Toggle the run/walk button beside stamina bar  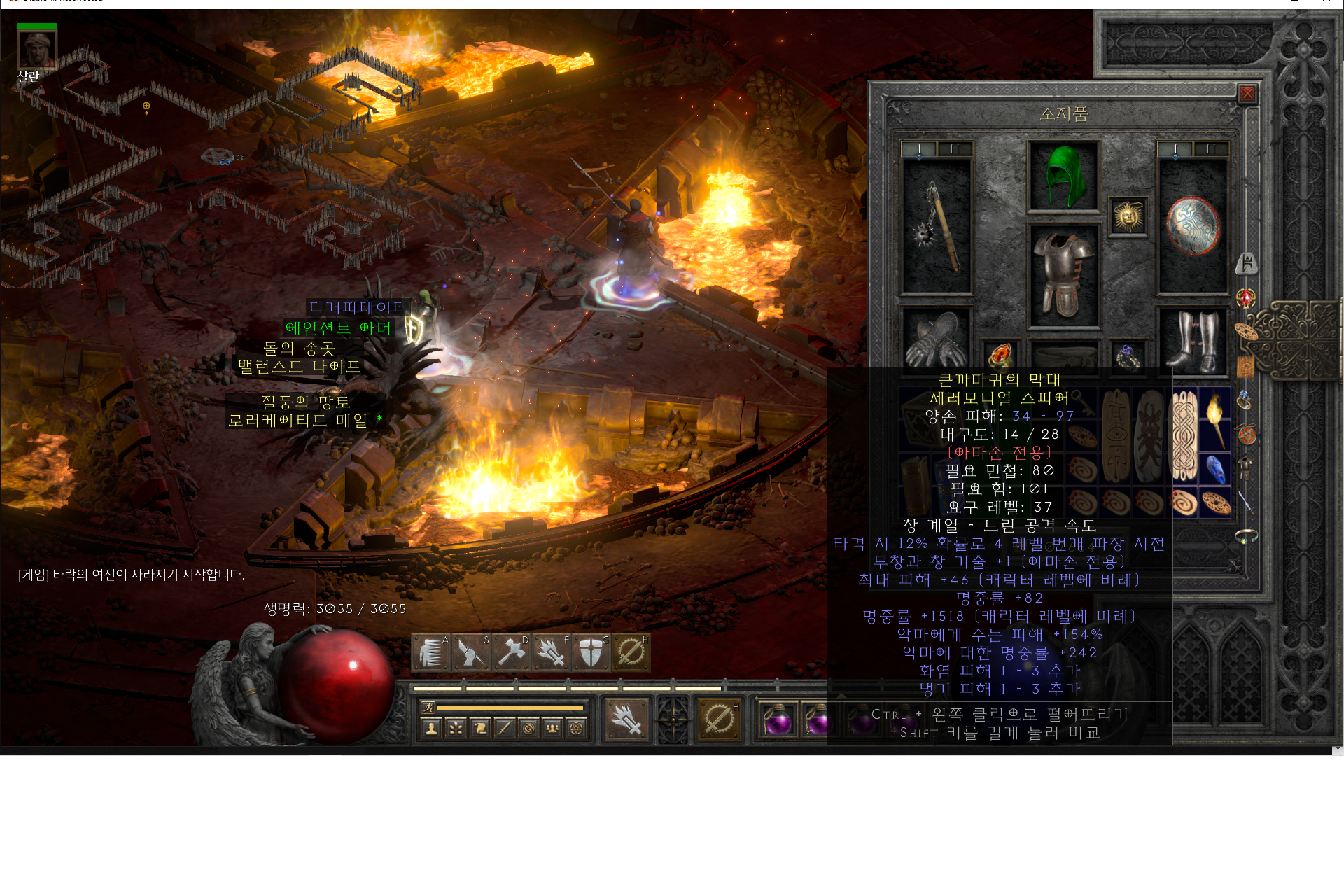coord(428,708)
